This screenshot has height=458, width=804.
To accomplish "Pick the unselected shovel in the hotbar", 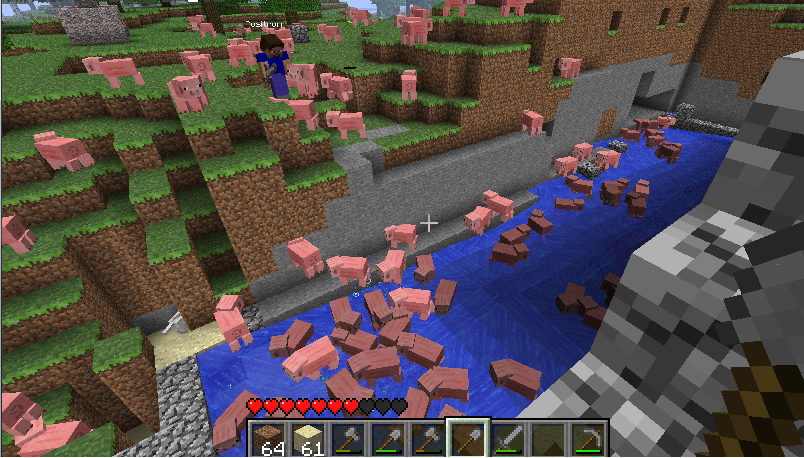I will (388, 439).
